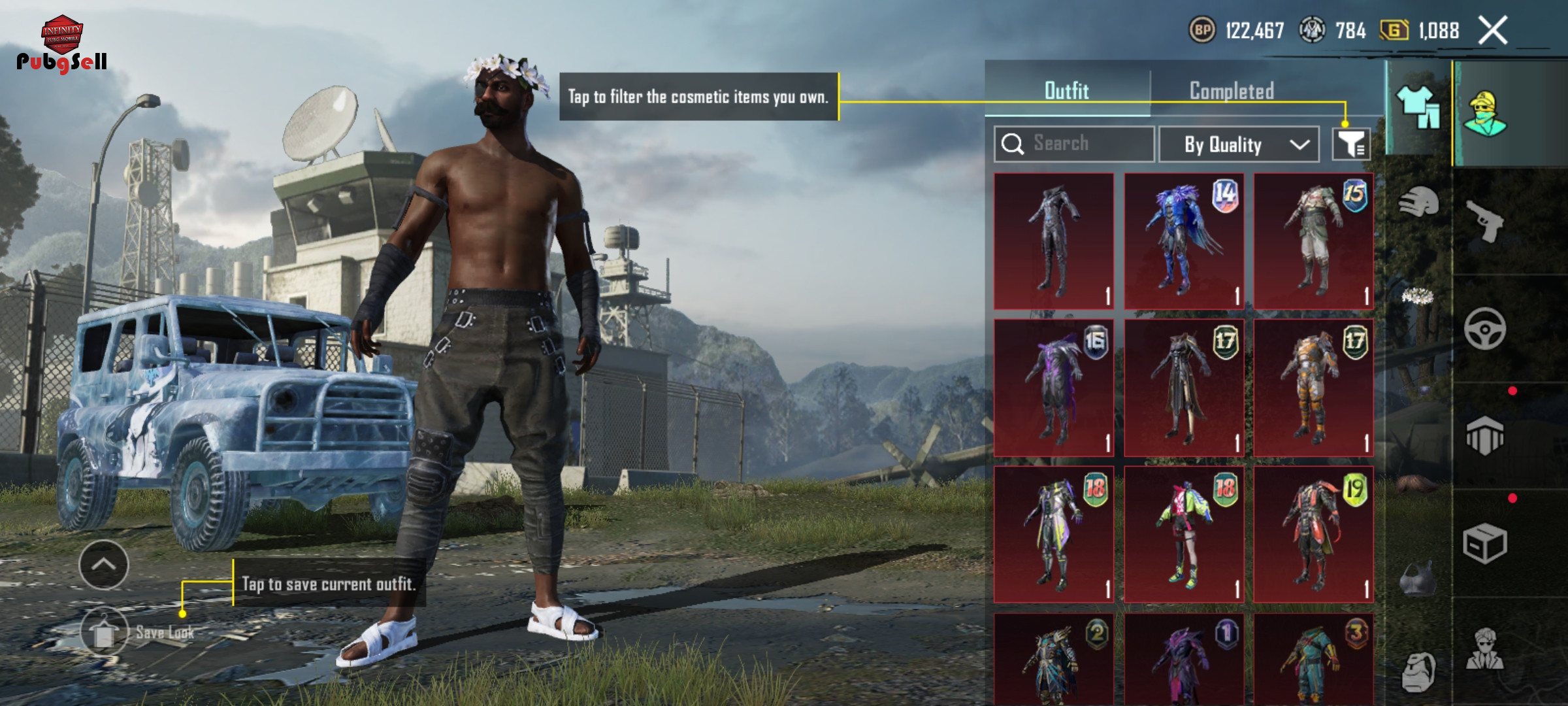
Task: Choose the outfit with badge 15
Action: (x=1313, y=241)
